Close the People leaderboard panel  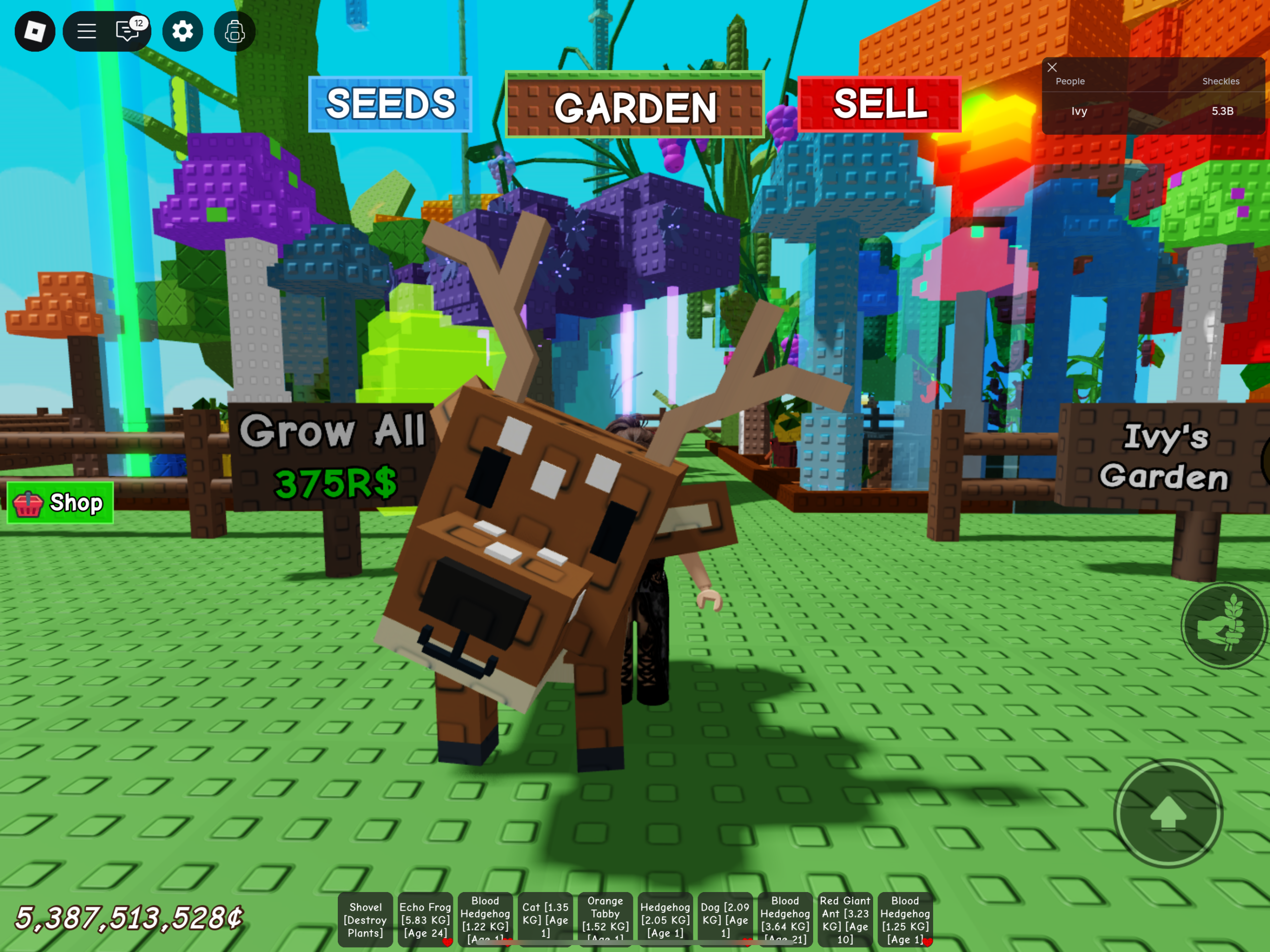pos(1052,68)
